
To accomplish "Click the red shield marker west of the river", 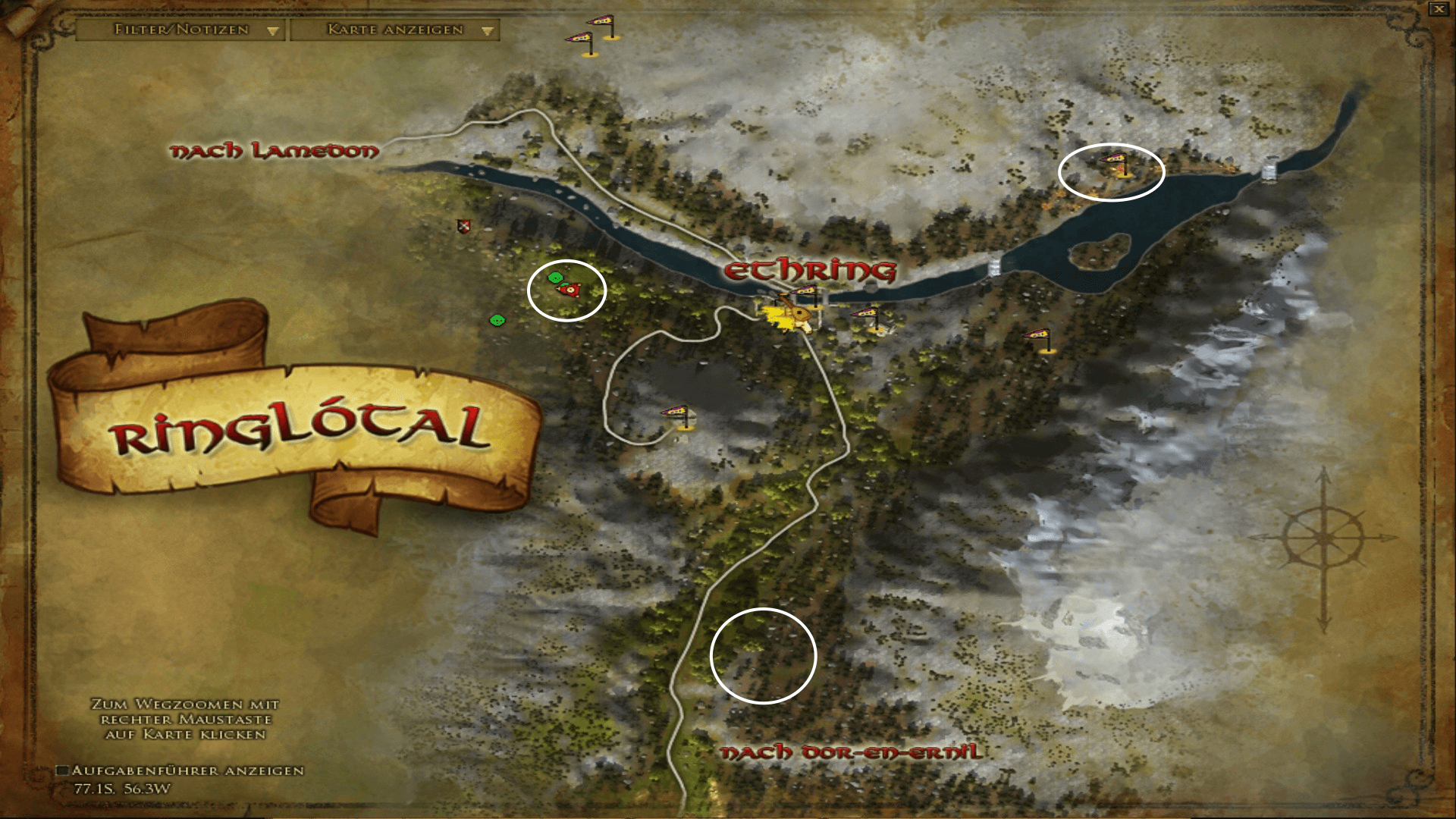I will pos(463,227).
